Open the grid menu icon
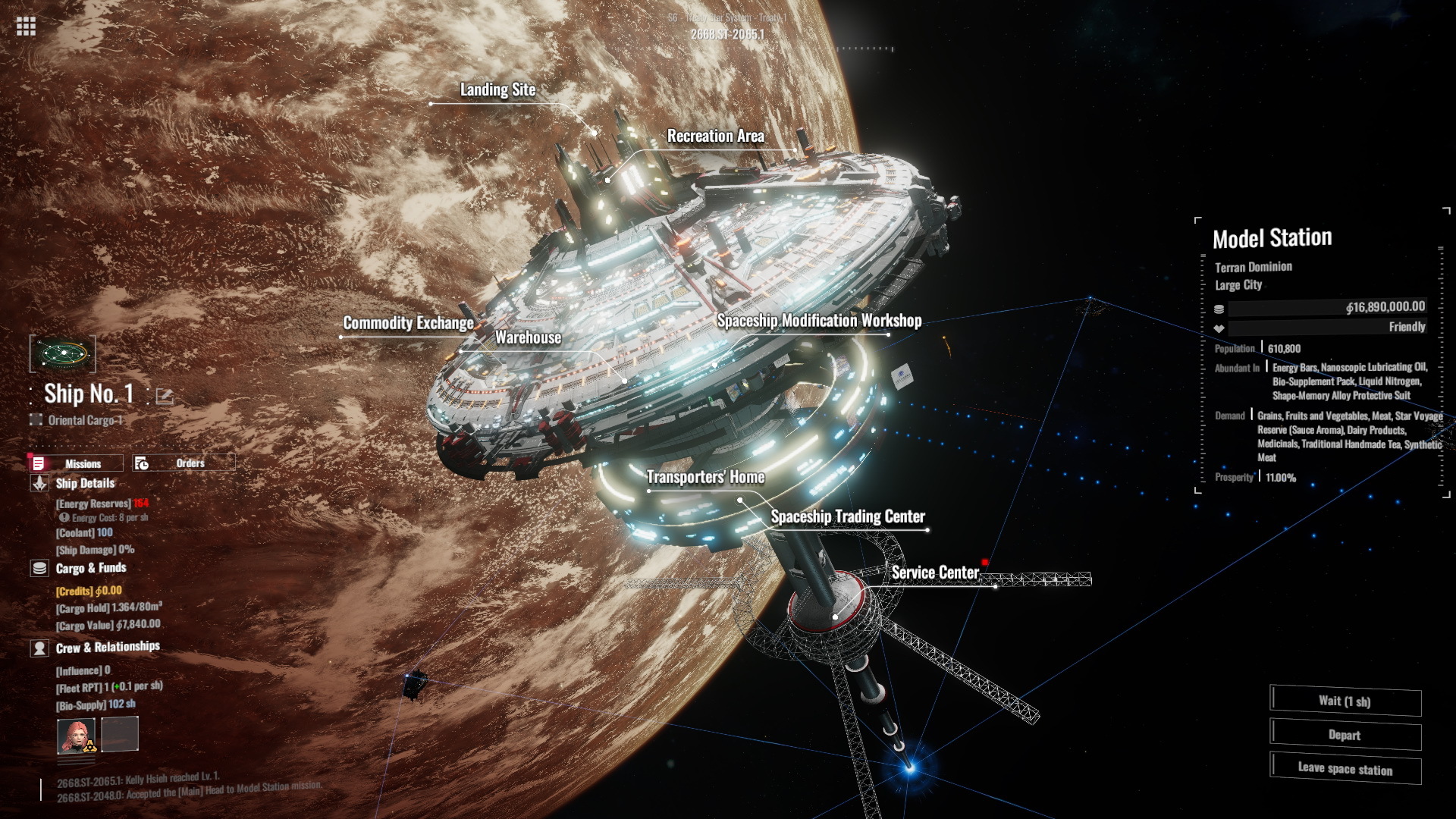This screenshot has width=1456, height=819. (x=26, y=27)
